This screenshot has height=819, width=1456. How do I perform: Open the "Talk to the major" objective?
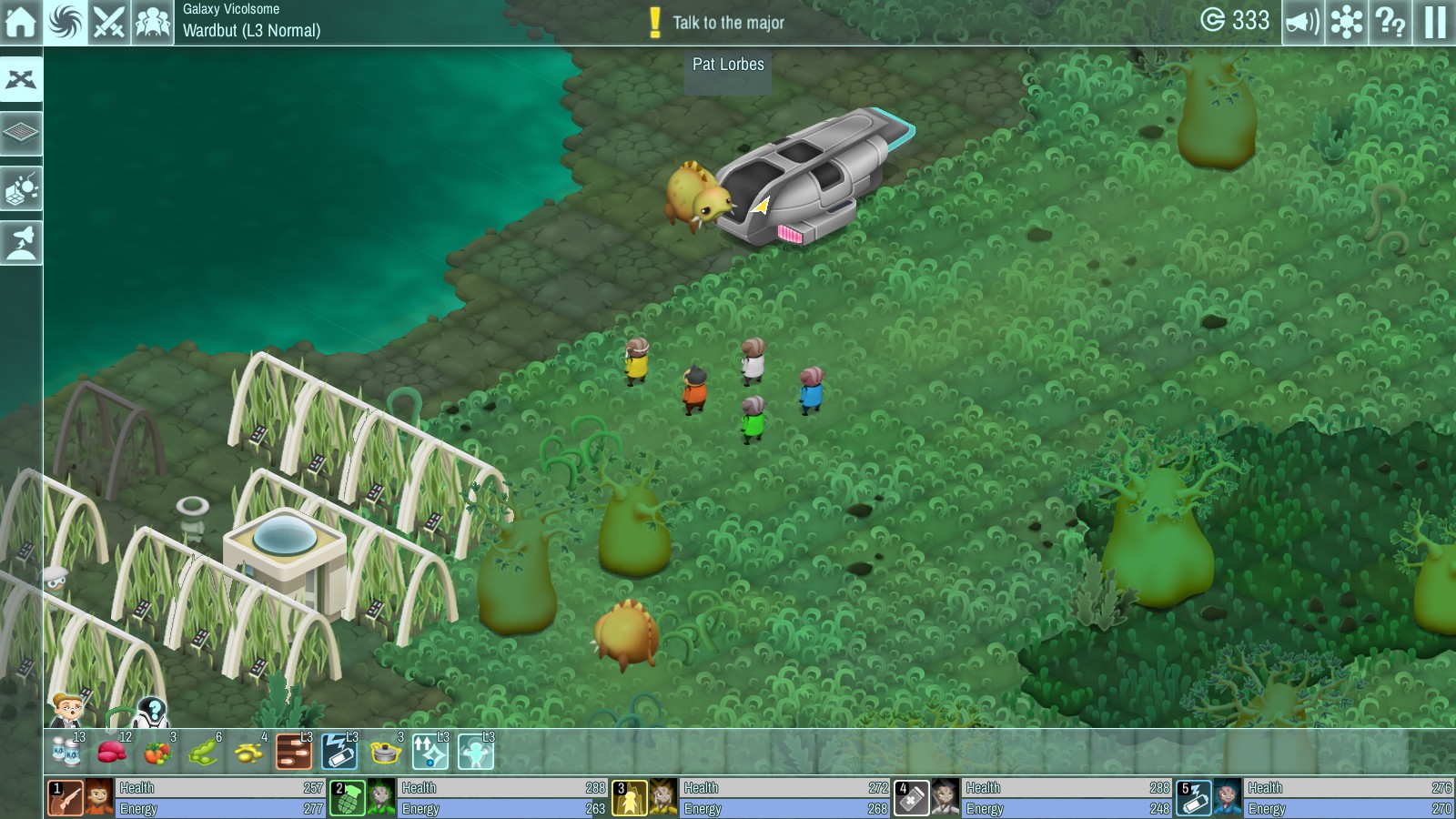point(719,23)
